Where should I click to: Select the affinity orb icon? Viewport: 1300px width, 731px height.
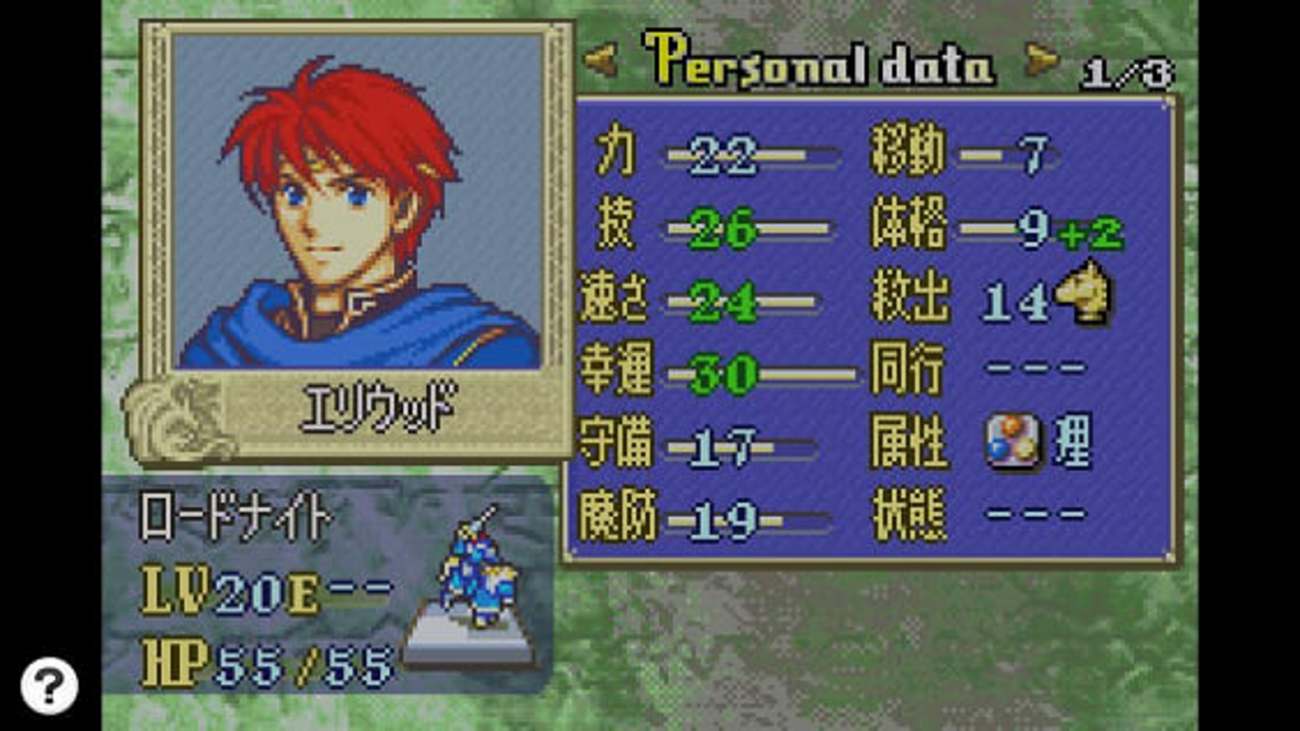1012,442
